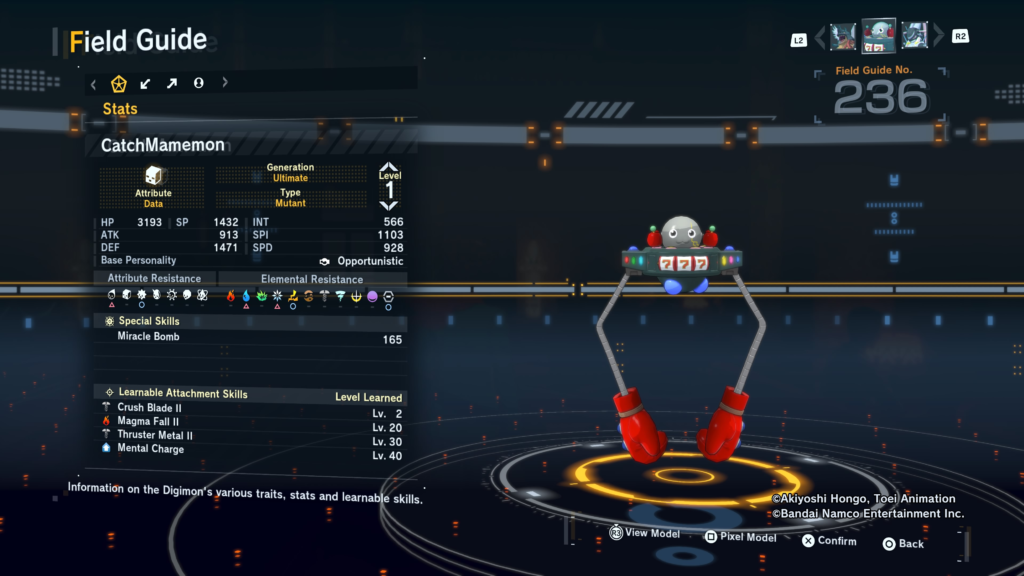The image size is (1024, 576).
Task: Select the pentagon Stats tab icon
Action: coord(119,83)
